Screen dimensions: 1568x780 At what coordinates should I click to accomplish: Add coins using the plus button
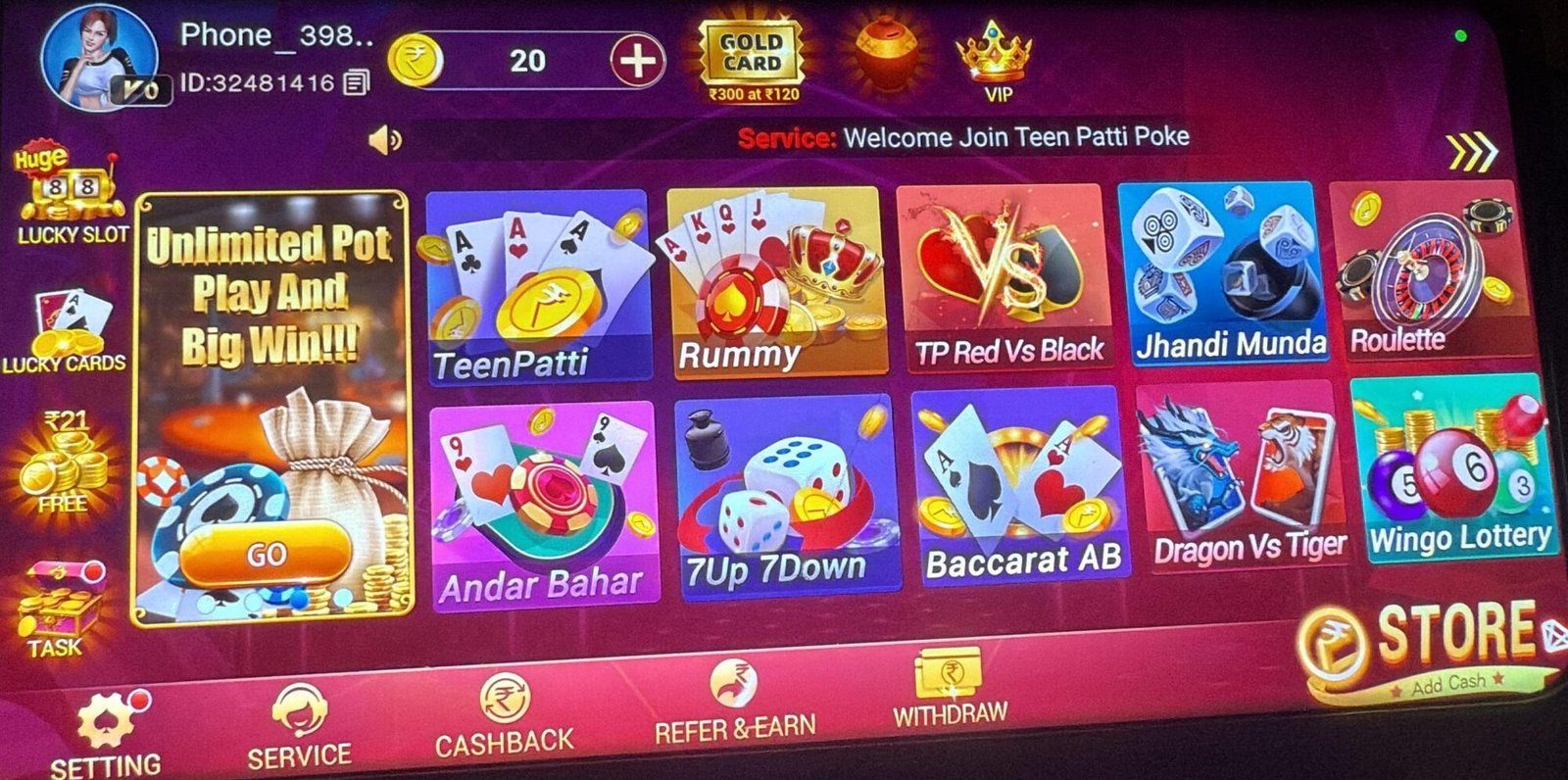coord(639,59)
